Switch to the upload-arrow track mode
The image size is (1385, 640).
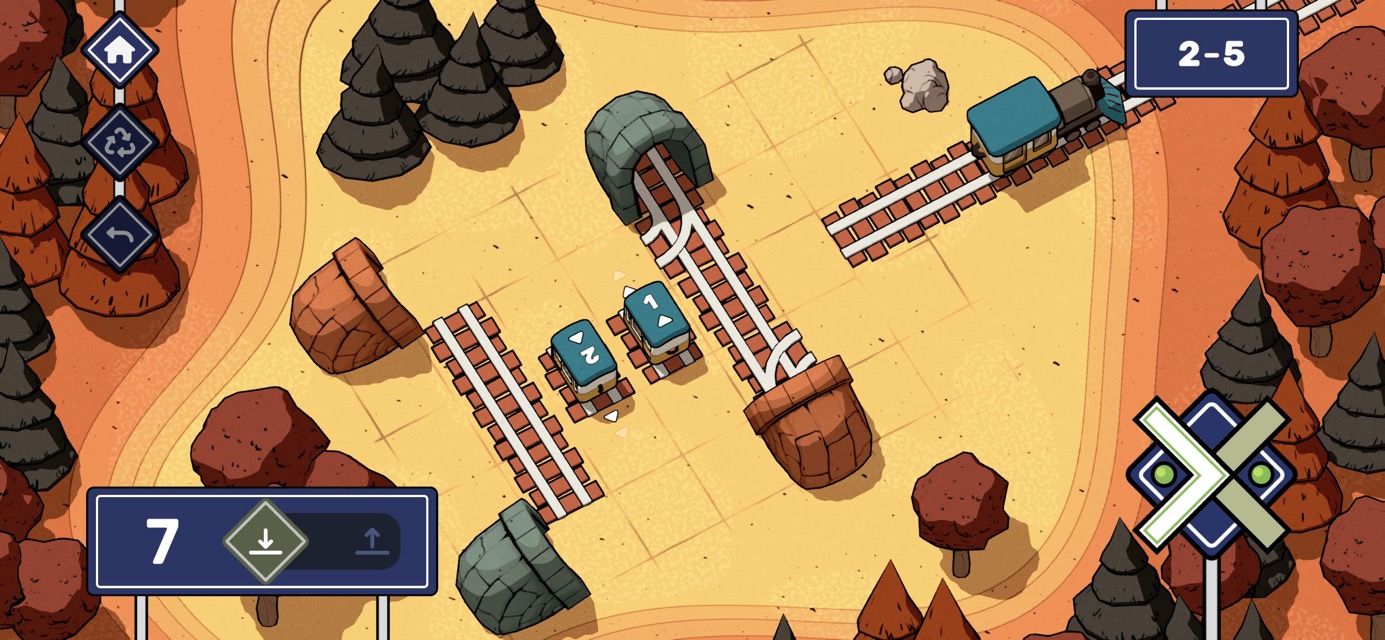(372, 542)
